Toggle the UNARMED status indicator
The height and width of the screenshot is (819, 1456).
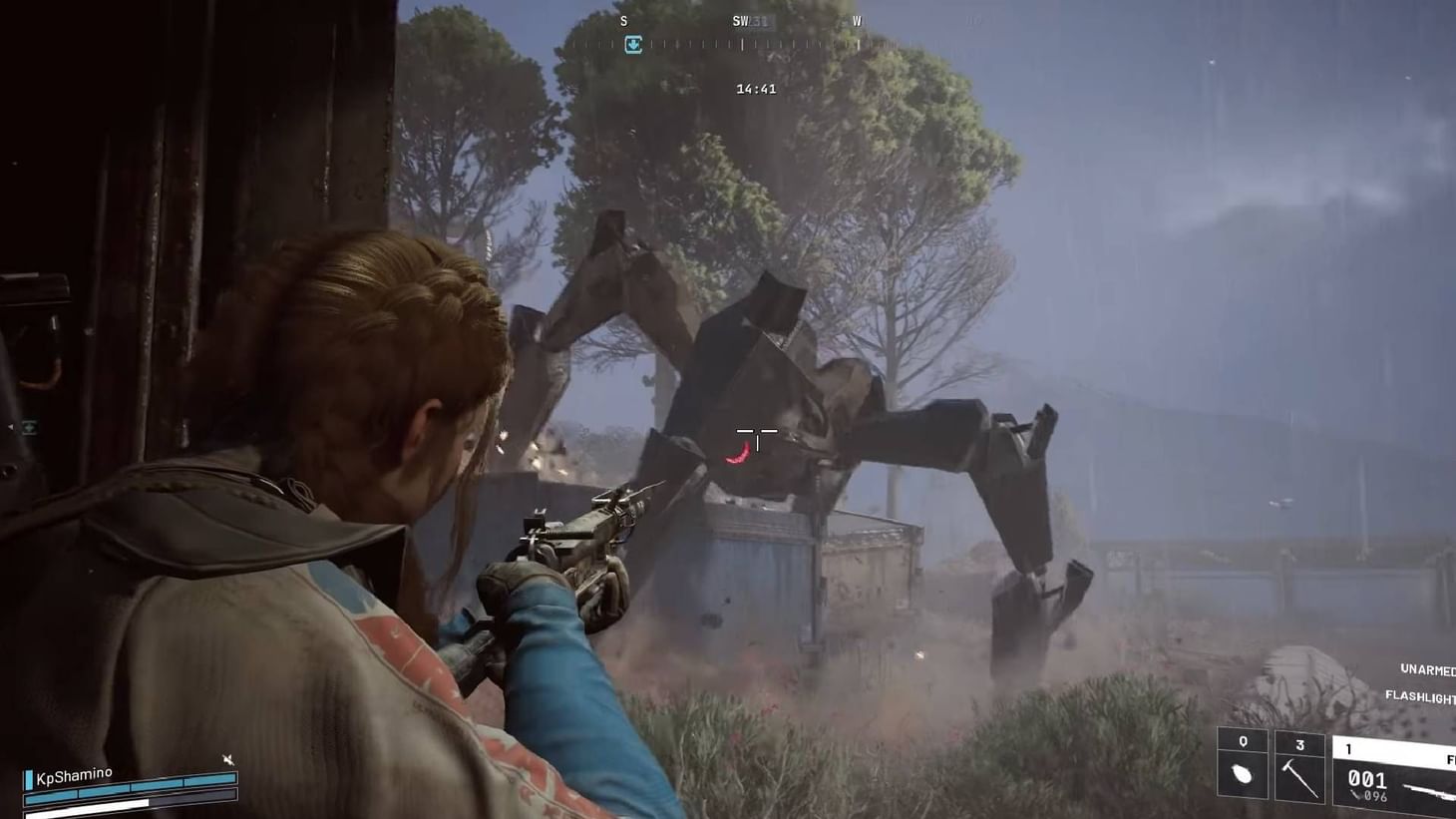(1426, 670)
